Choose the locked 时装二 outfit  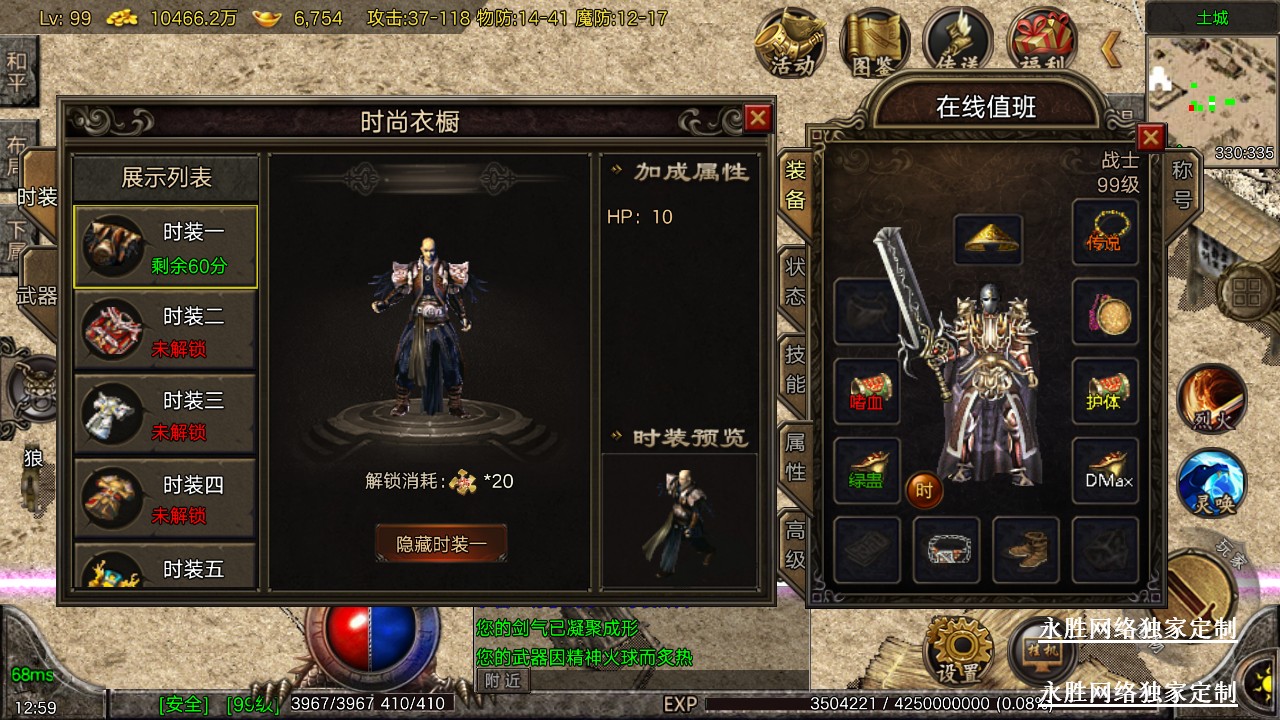click(165, 331)
